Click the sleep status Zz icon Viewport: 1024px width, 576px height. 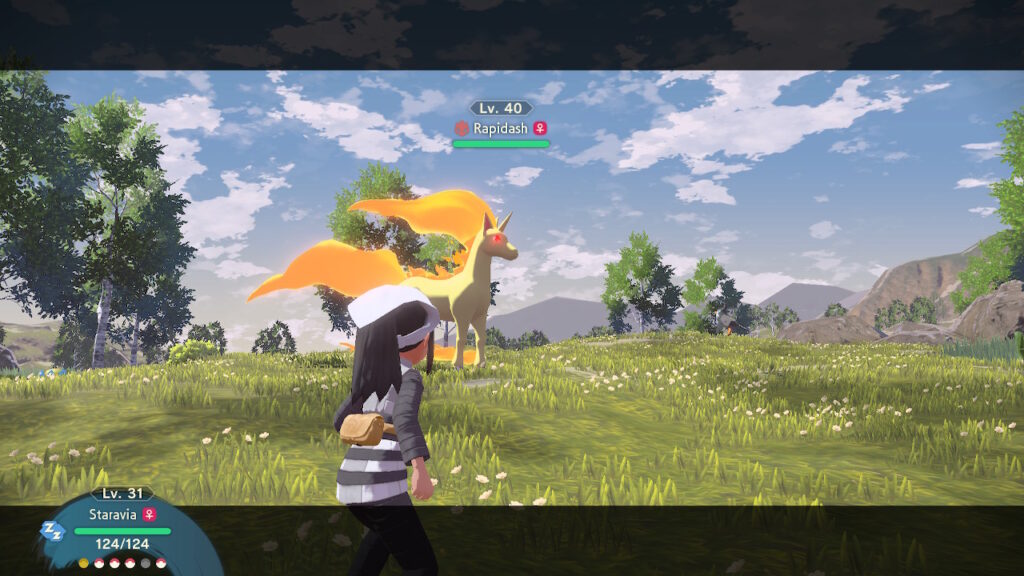pyautogui.click(x=52, y=530)
